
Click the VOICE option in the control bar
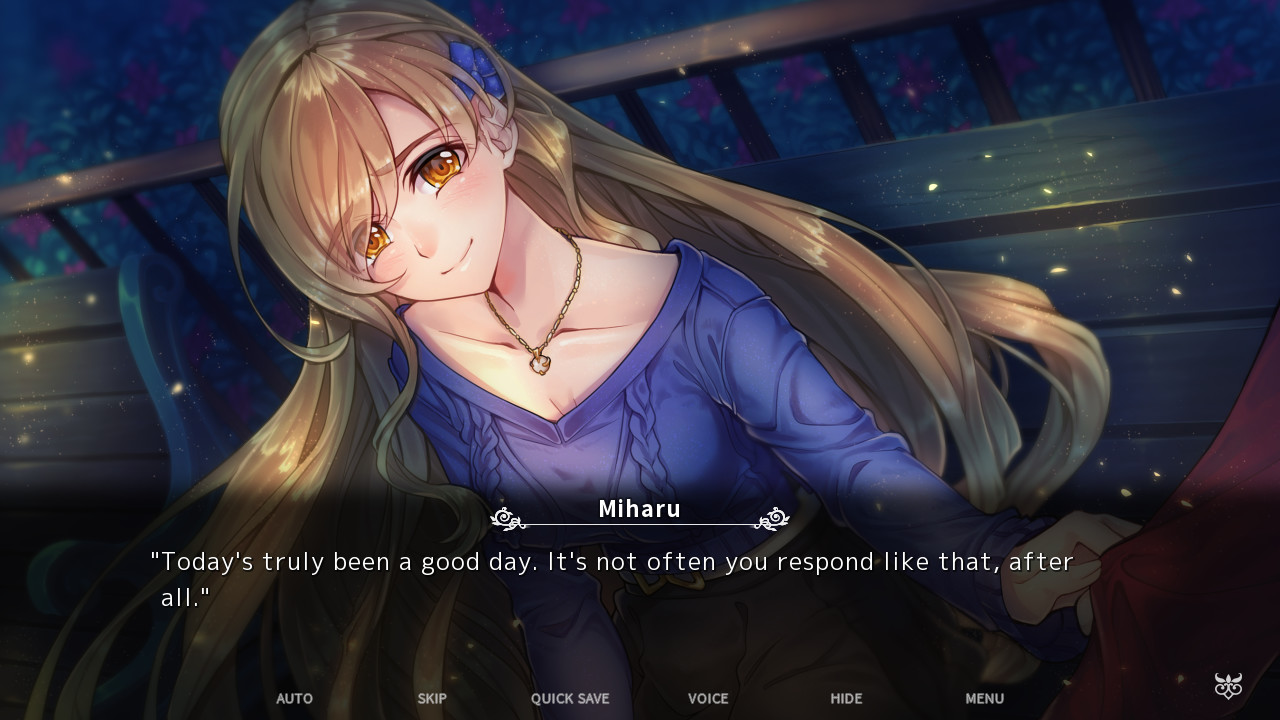point(708,699)
